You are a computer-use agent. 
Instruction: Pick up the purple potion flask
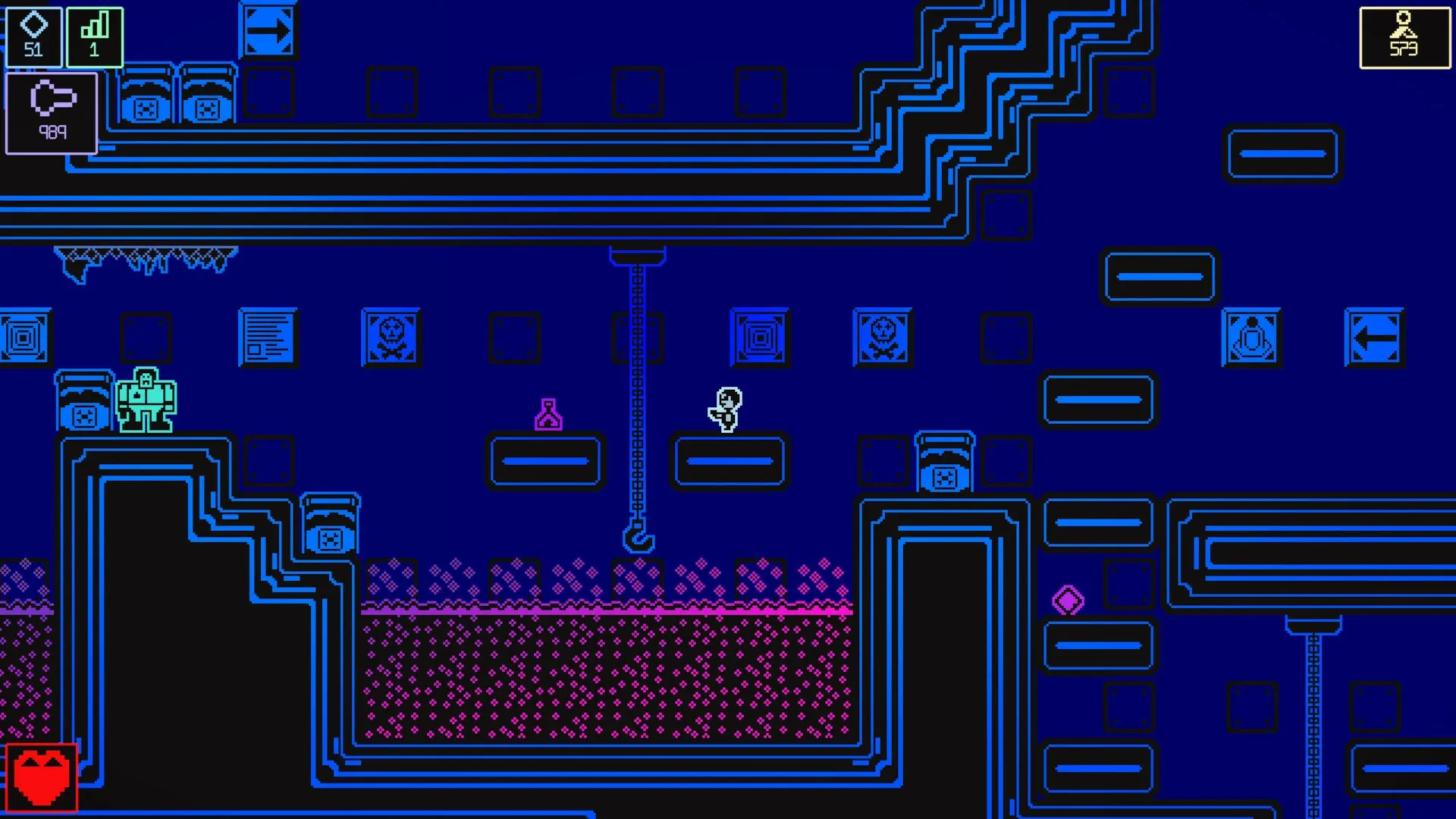[x=548, y=413]
